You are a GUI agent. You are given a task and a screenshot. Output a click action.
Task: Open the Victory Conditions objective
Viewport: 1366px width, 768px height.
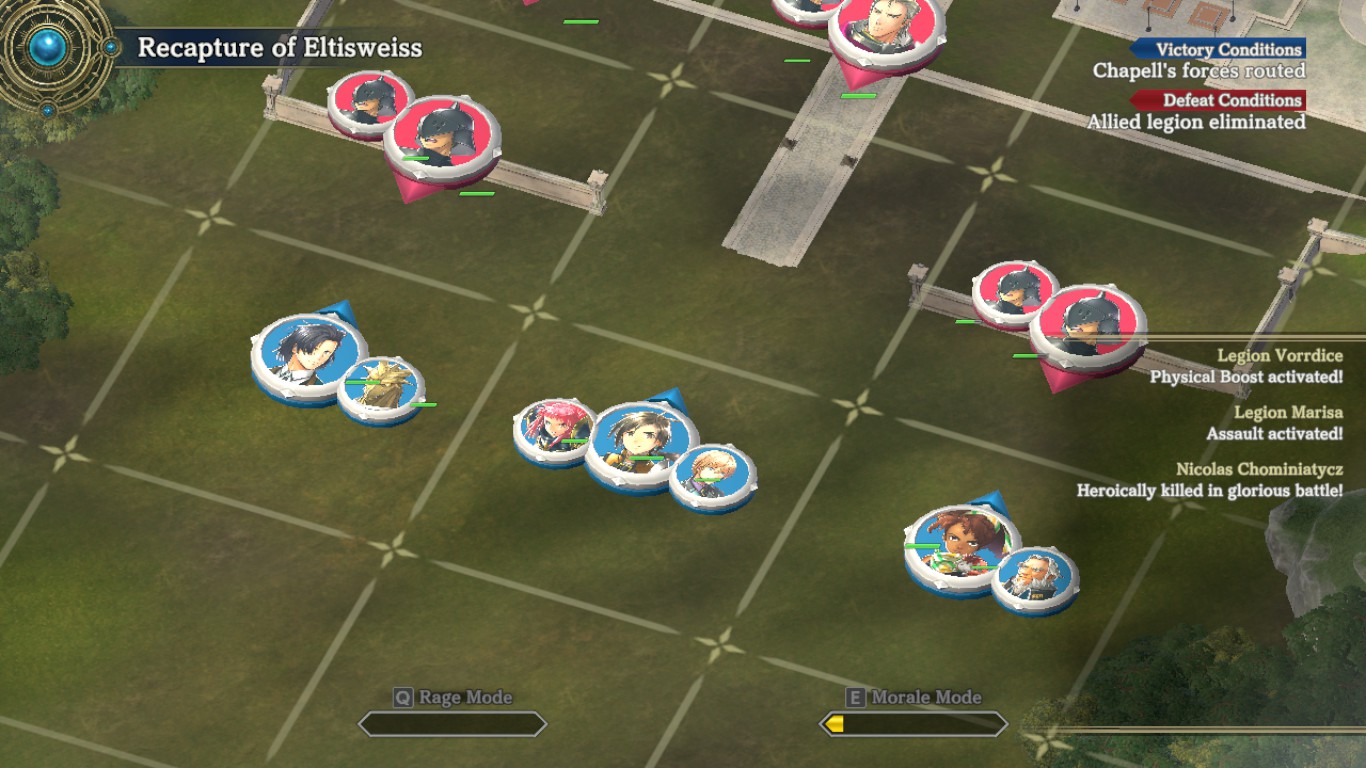pos(1217,49)
